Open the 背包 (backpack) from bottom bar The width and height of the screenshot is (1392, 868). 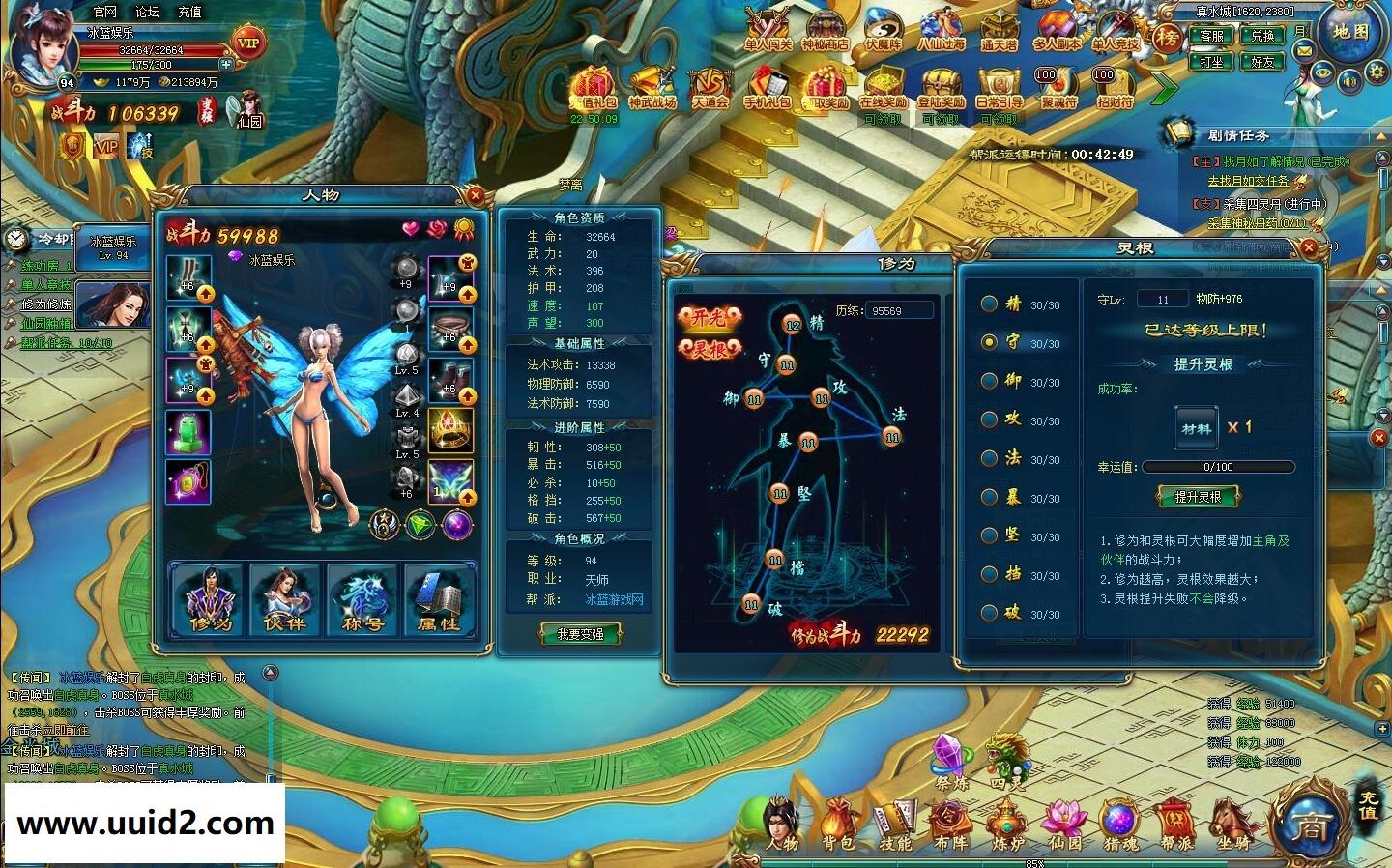click(x=837, y=826)
